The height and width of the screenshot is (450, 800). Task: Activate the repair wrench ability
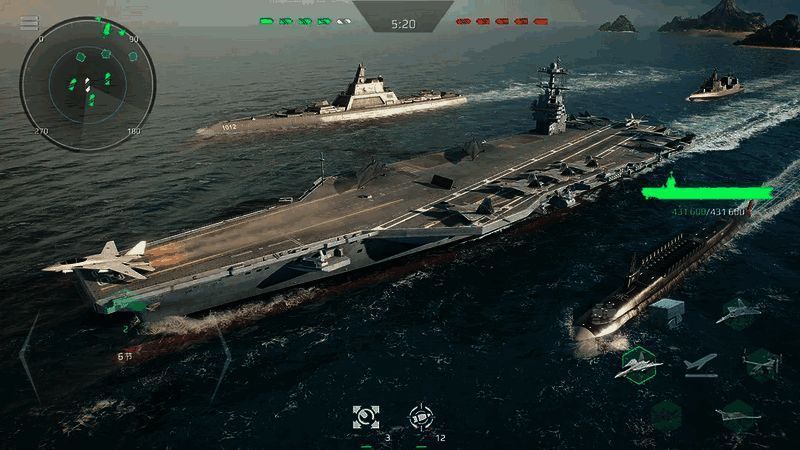pyautogui.click(x=366, y=417)
